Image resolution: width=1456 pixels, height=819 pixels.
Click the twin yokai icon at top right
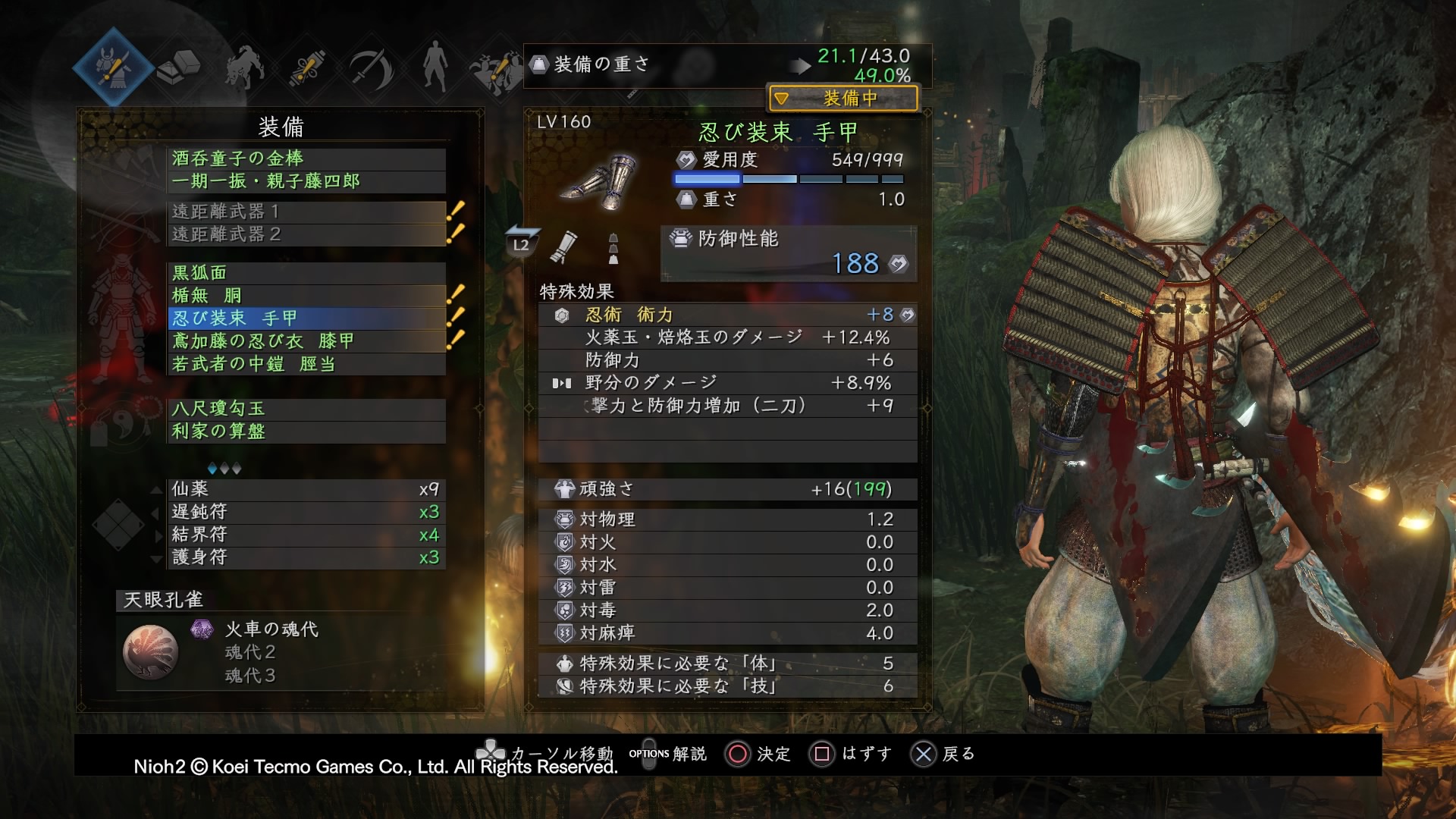click(497, 67)
